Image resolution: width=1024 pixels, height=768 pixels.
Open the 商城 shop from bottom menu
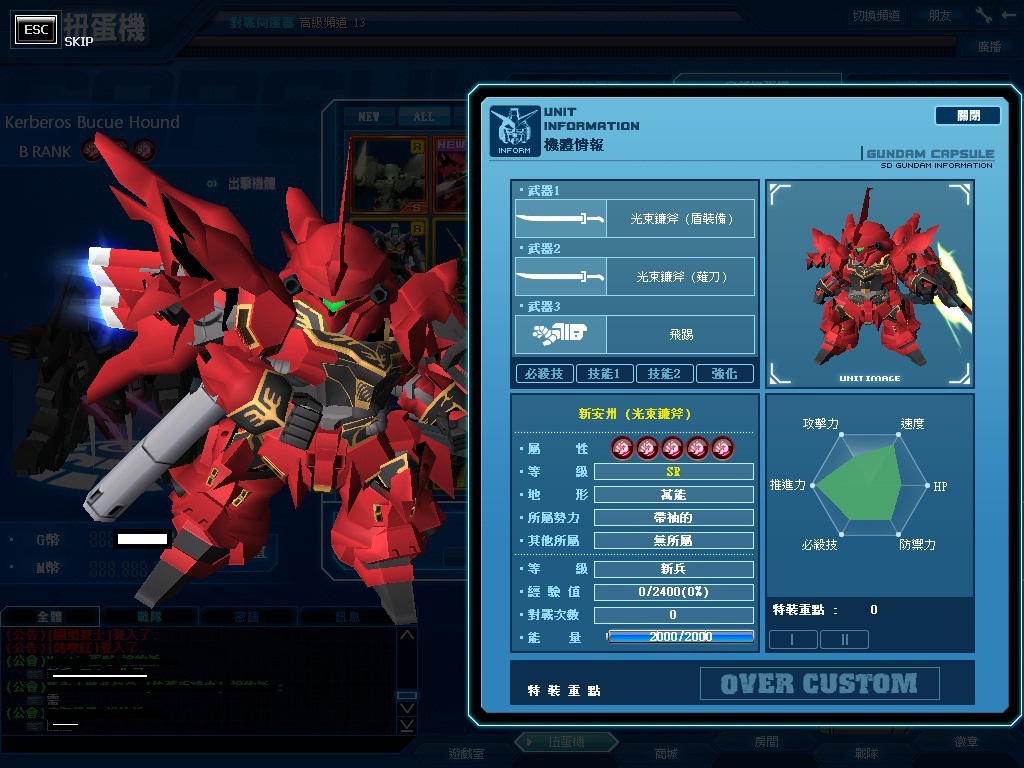pyautogui.click(x=665, y=753)
